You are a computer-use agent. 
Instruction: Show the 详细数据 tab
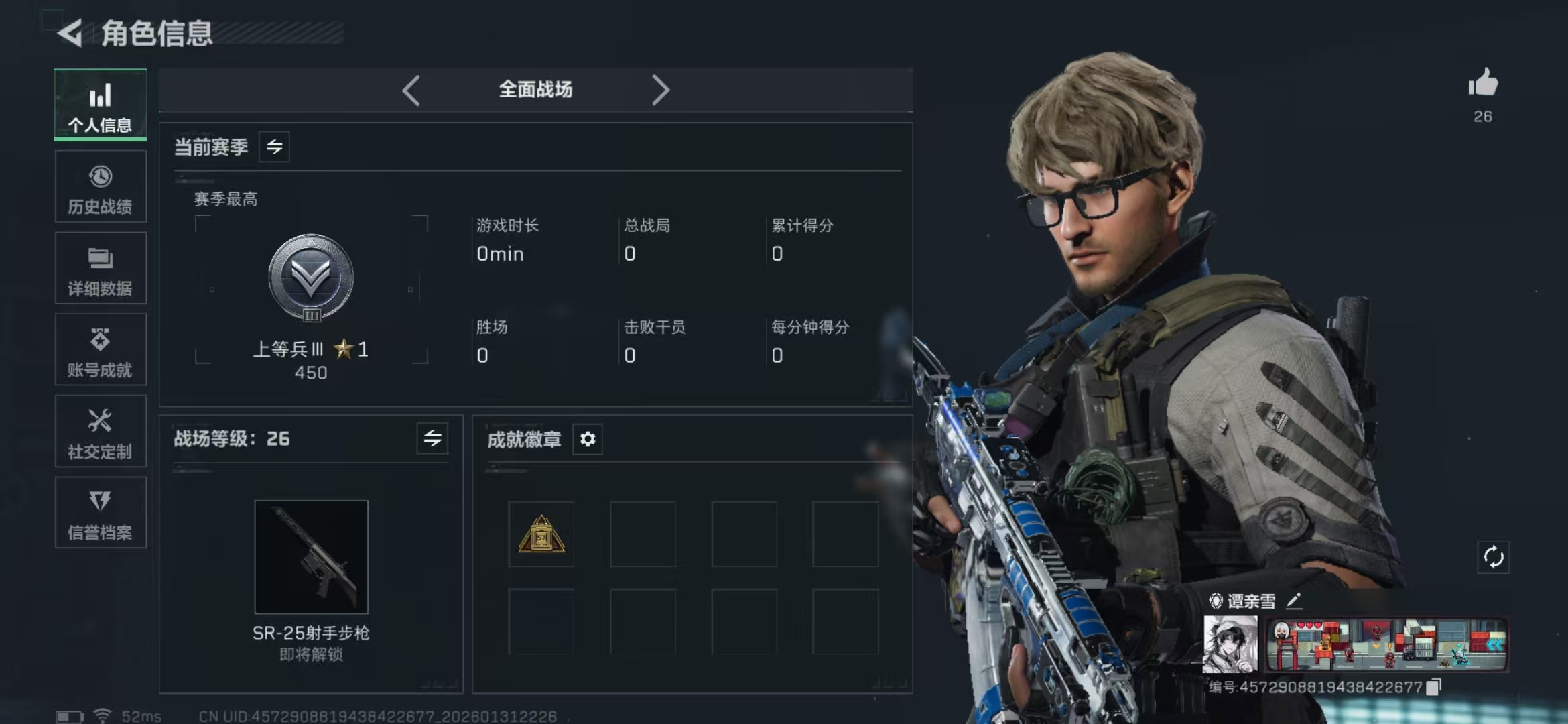pos(101,269)
